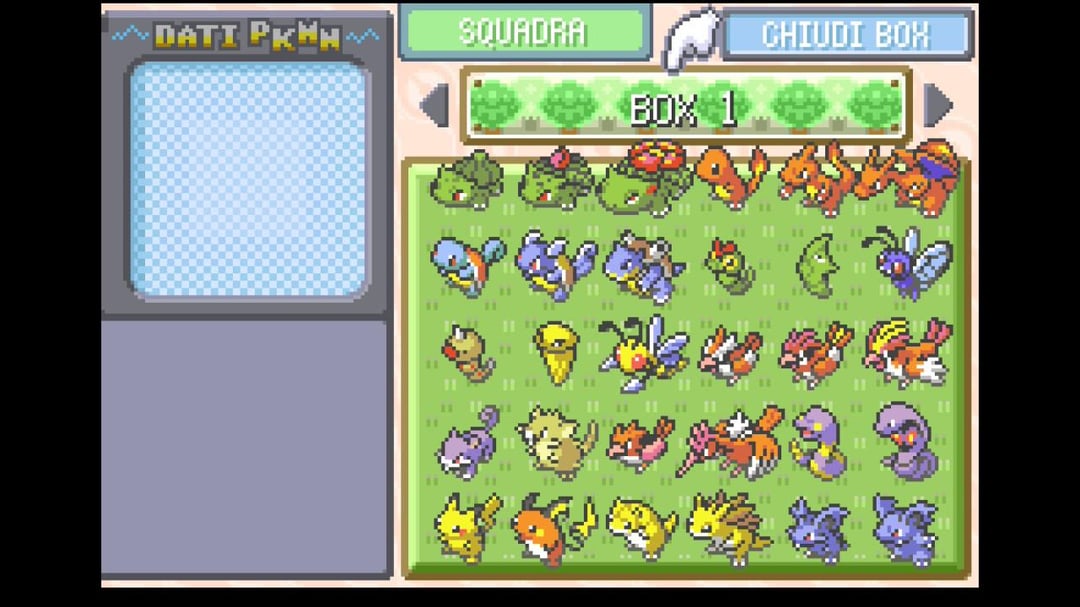Select Arbok in the box

click(906, 440)
